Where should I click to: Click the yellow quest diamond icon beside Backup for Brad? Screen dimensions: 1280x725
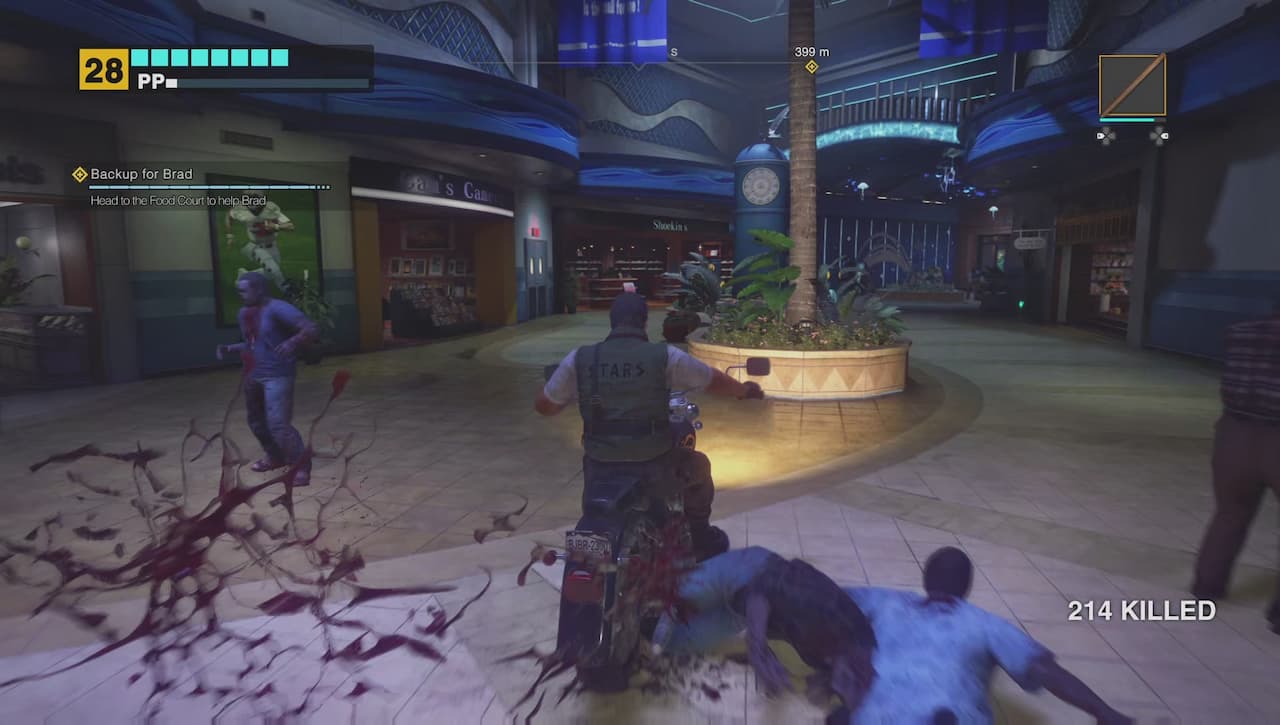pyautogui.click(x=78, y=173)
